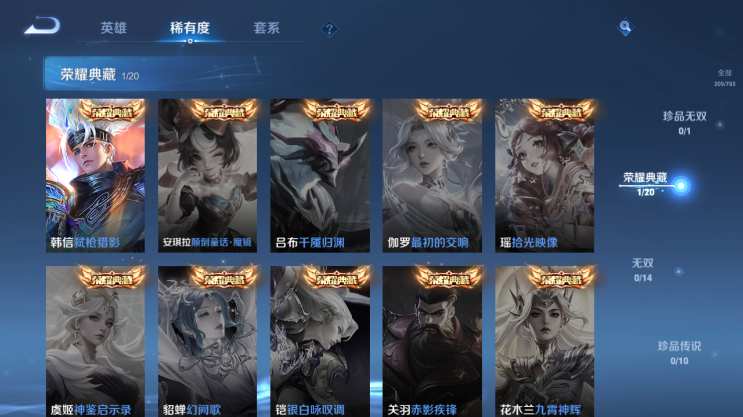Image resolution: width=743 pixels, height=417 pixels.
Task: View the 关羽 赤影疾锋 skin card
Action: pos(432,342)
